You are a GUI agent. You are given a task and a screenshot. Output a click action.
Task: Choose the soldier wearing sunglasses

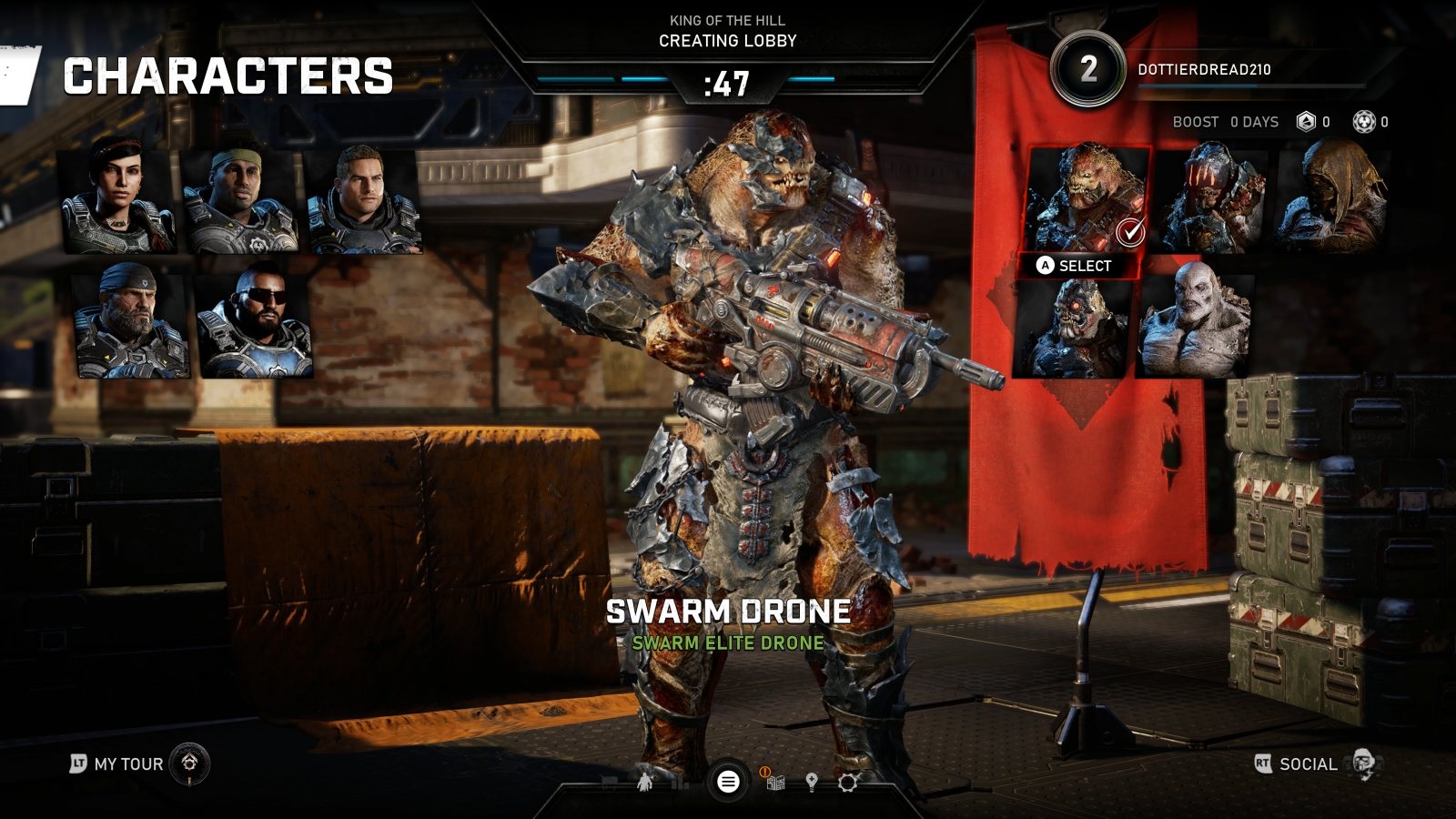pyautogui.click(x=254, y=325)
